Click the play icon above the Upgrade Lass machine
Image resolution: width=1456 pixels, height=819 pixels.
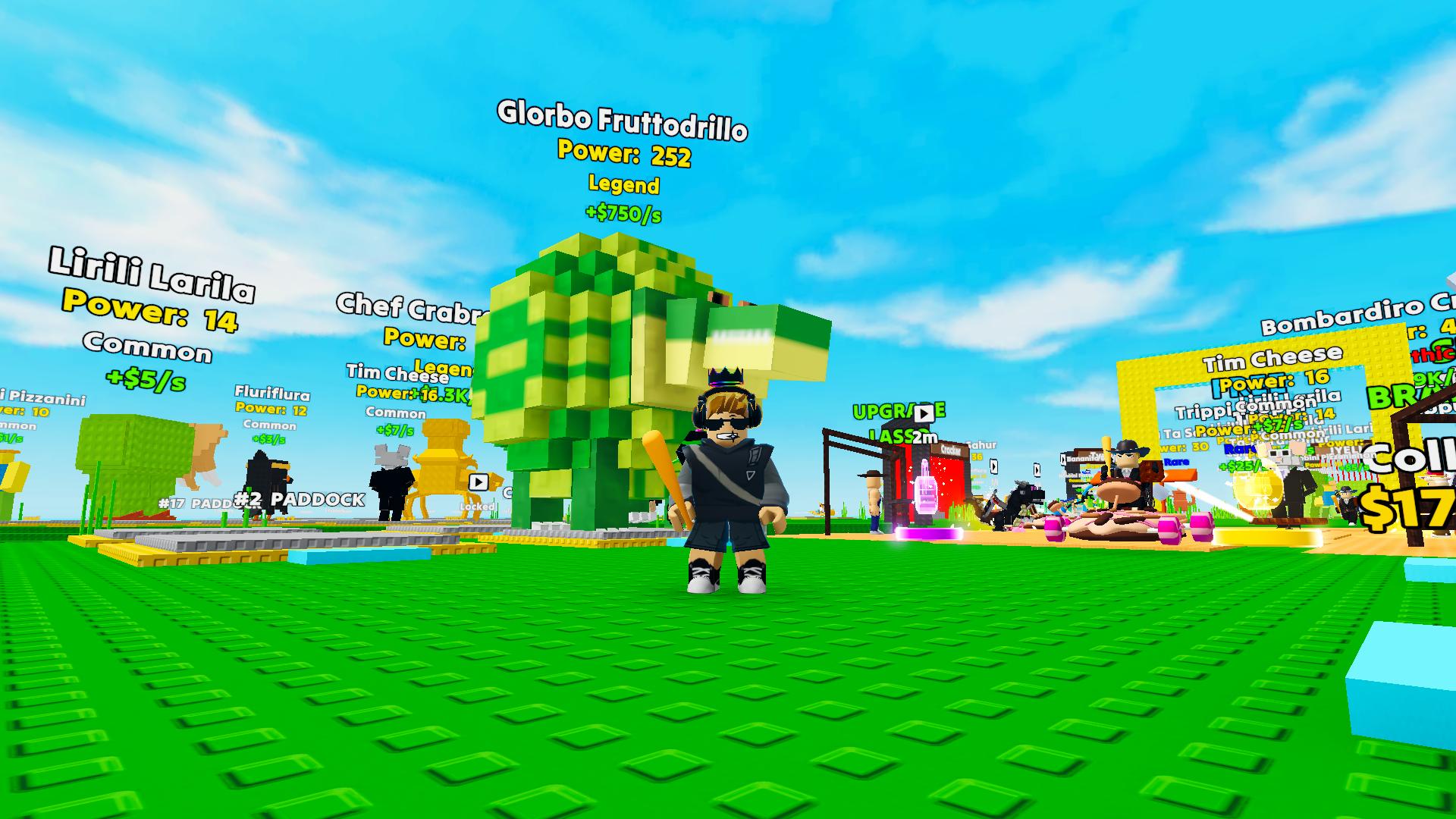(924, 413)
